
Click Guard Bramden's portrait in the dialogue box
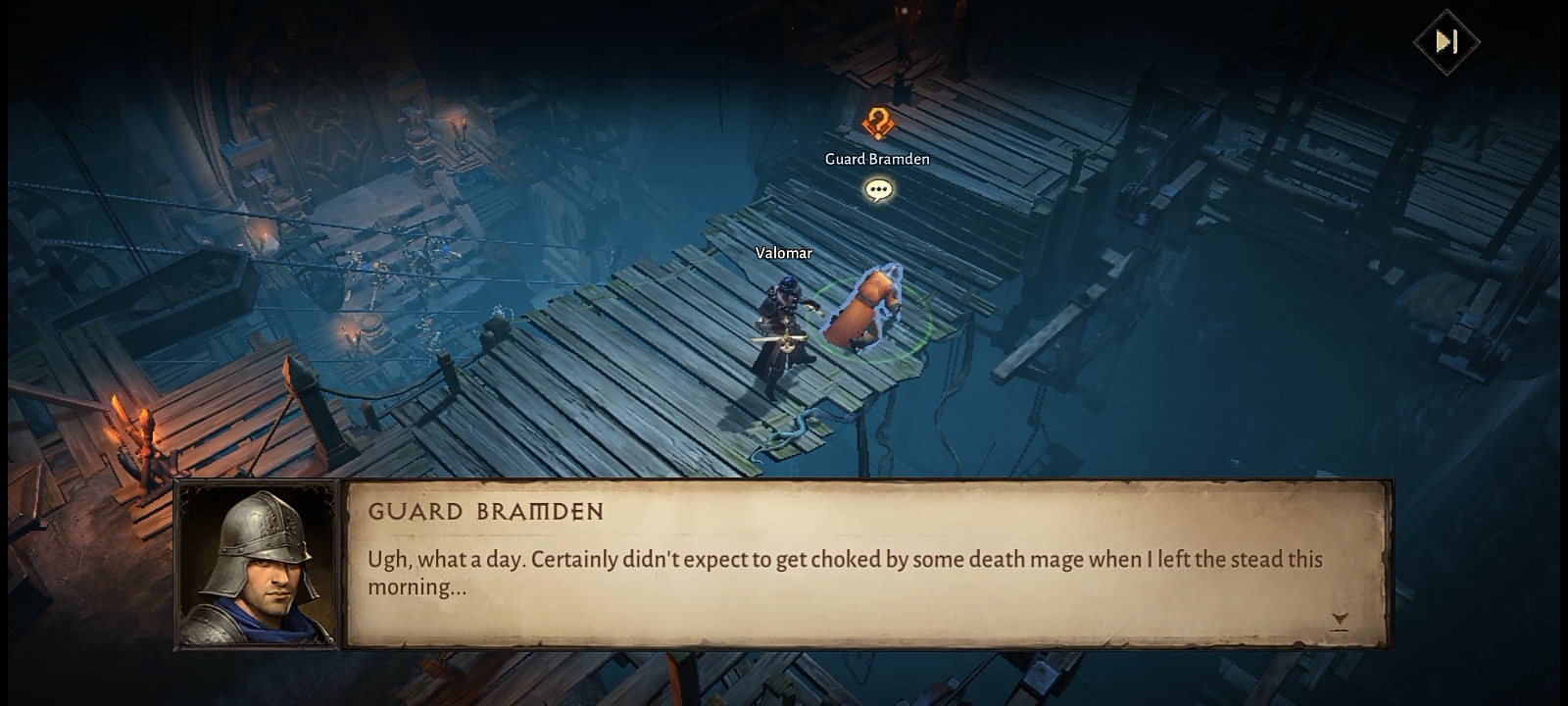(258, 565)
